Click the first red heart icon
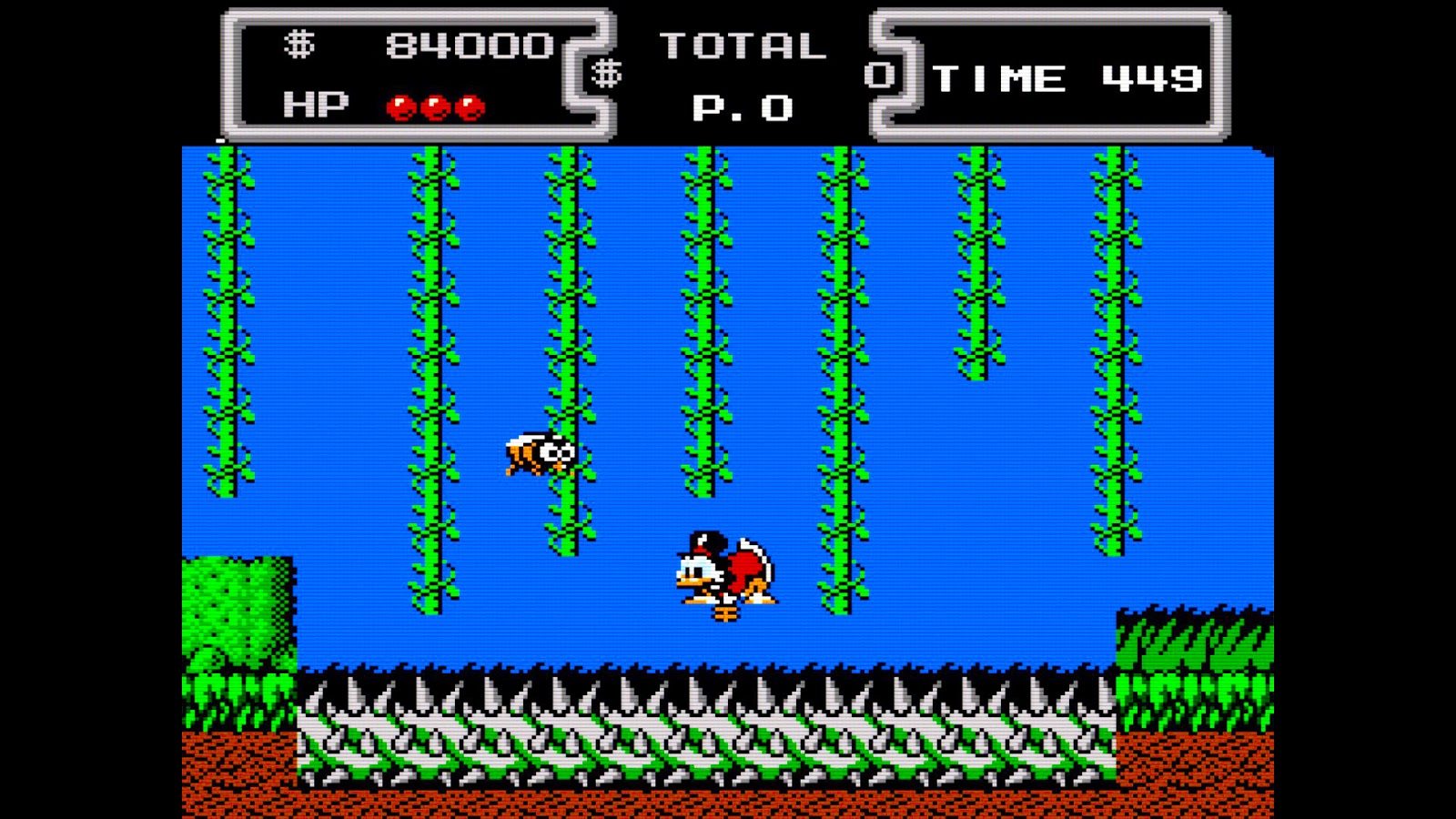 (x=400, y=107)
